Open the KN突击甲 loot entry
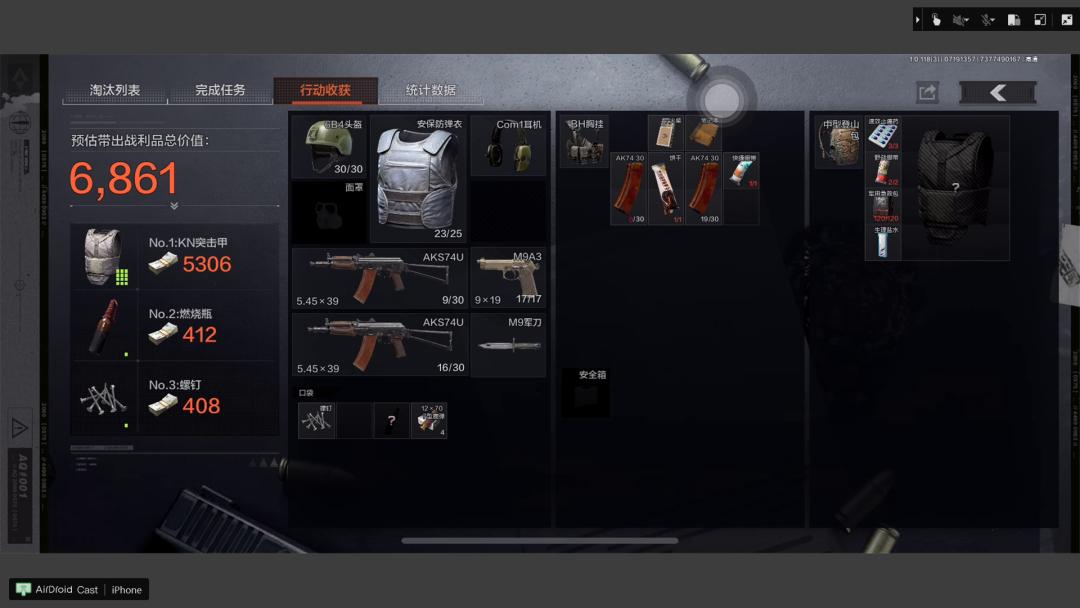 175,255
